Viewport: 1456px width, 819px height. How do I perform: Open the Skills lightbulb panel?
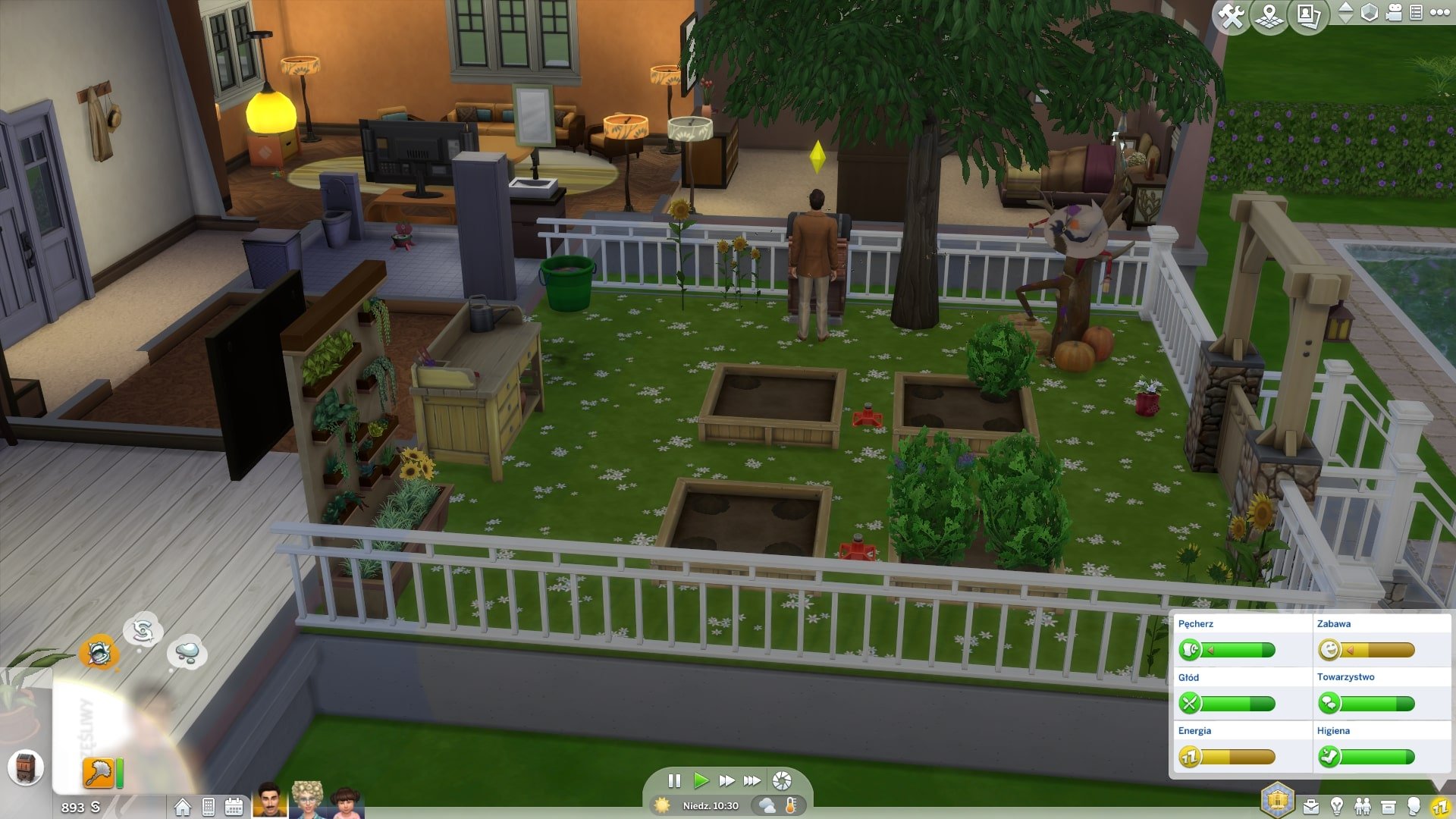point(1337,806)
